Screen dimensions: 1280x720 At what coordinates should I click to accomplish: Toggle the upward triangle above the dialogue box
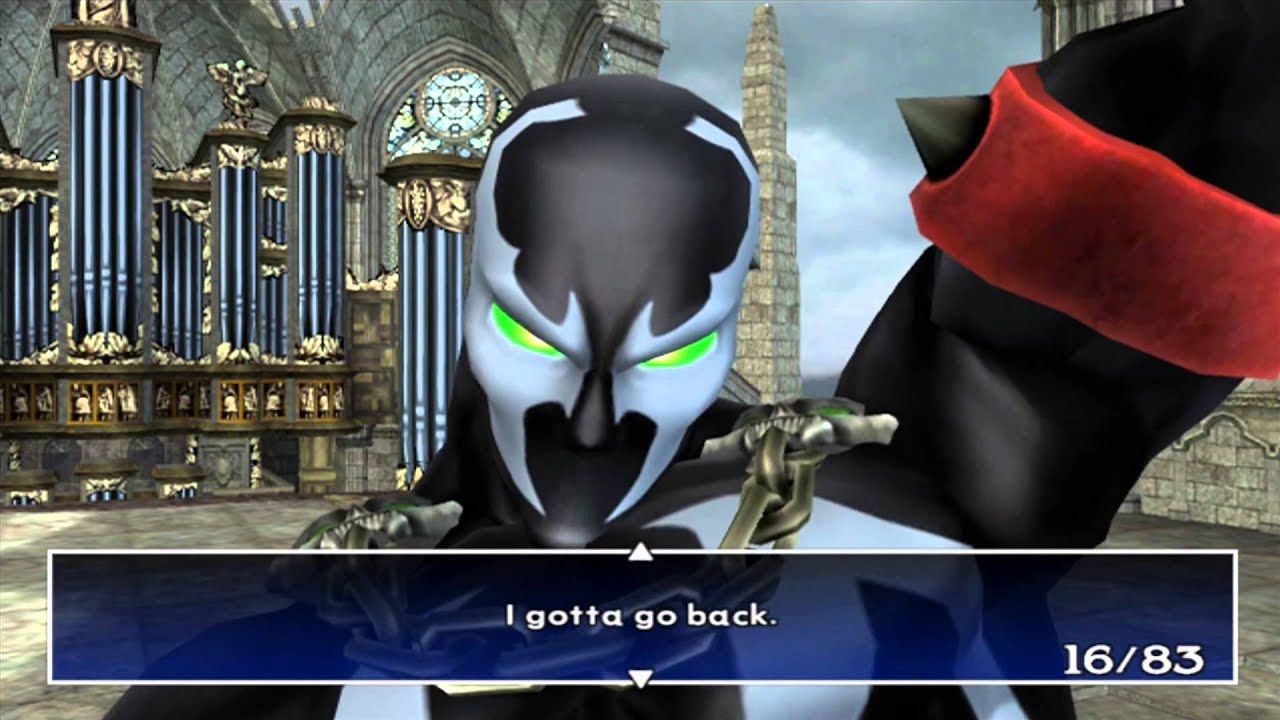[639, 550]
